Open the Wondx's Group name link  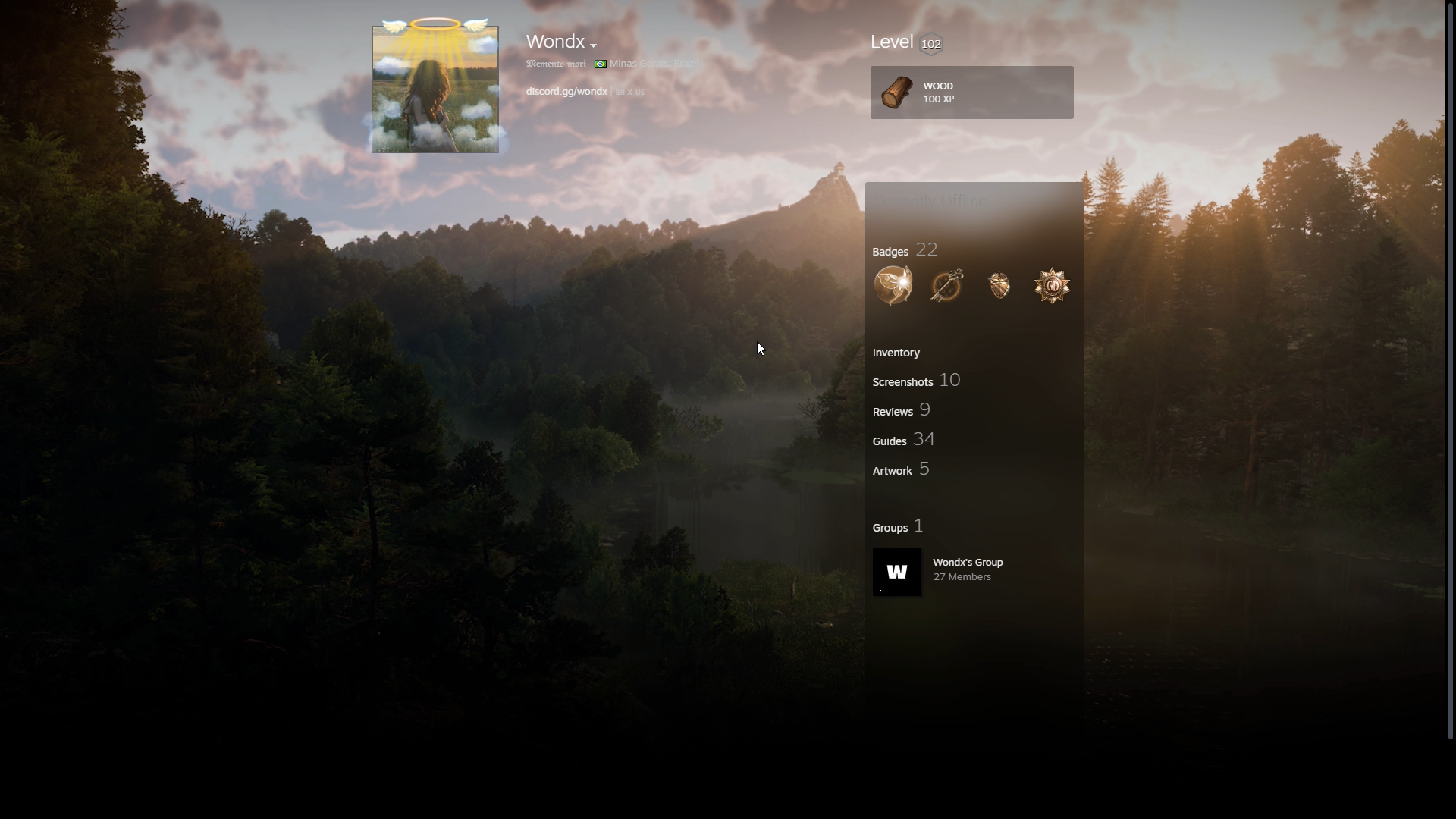point(968,562)
